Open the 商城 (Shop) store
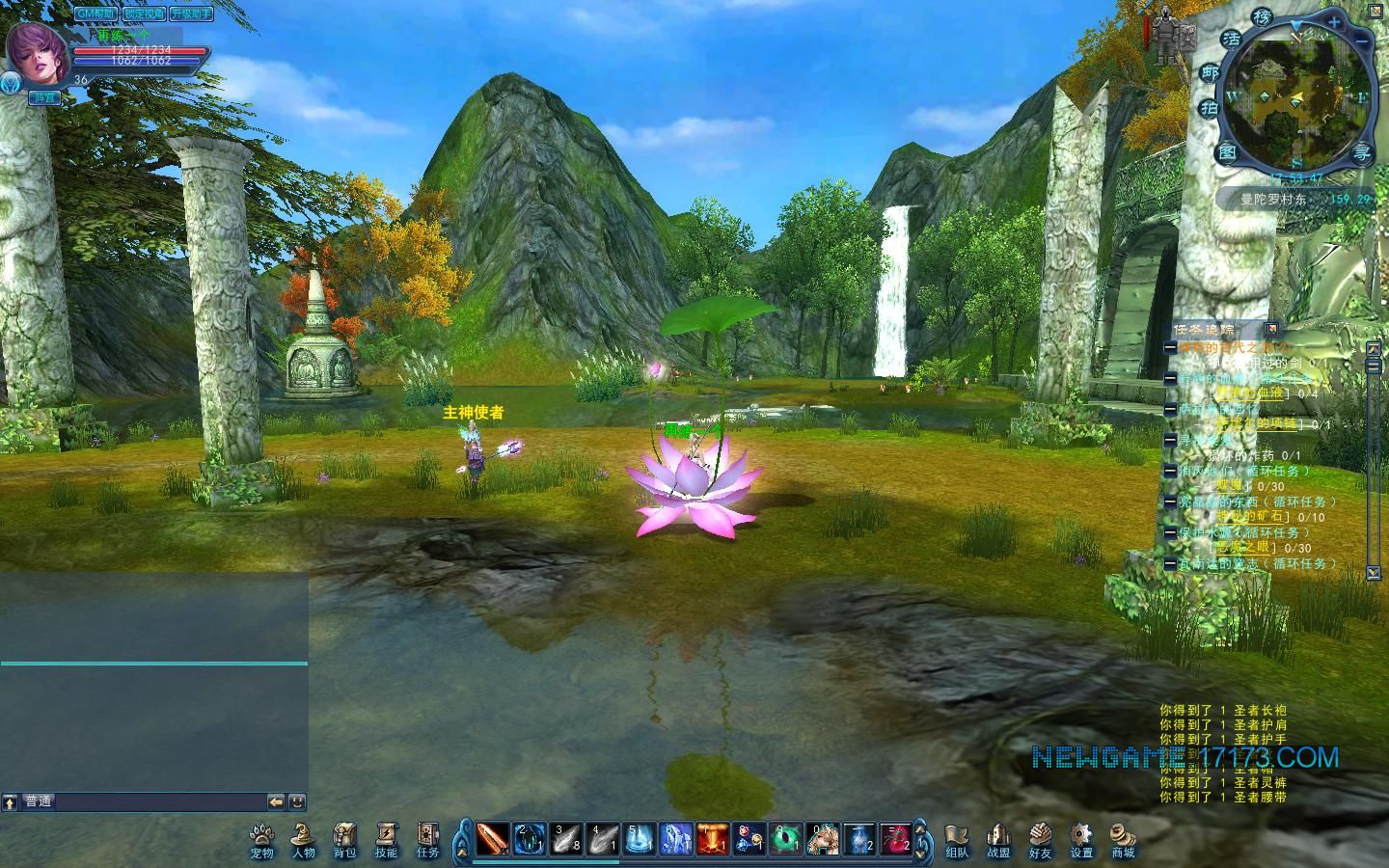1389x868 pixels. point(1123,838)
